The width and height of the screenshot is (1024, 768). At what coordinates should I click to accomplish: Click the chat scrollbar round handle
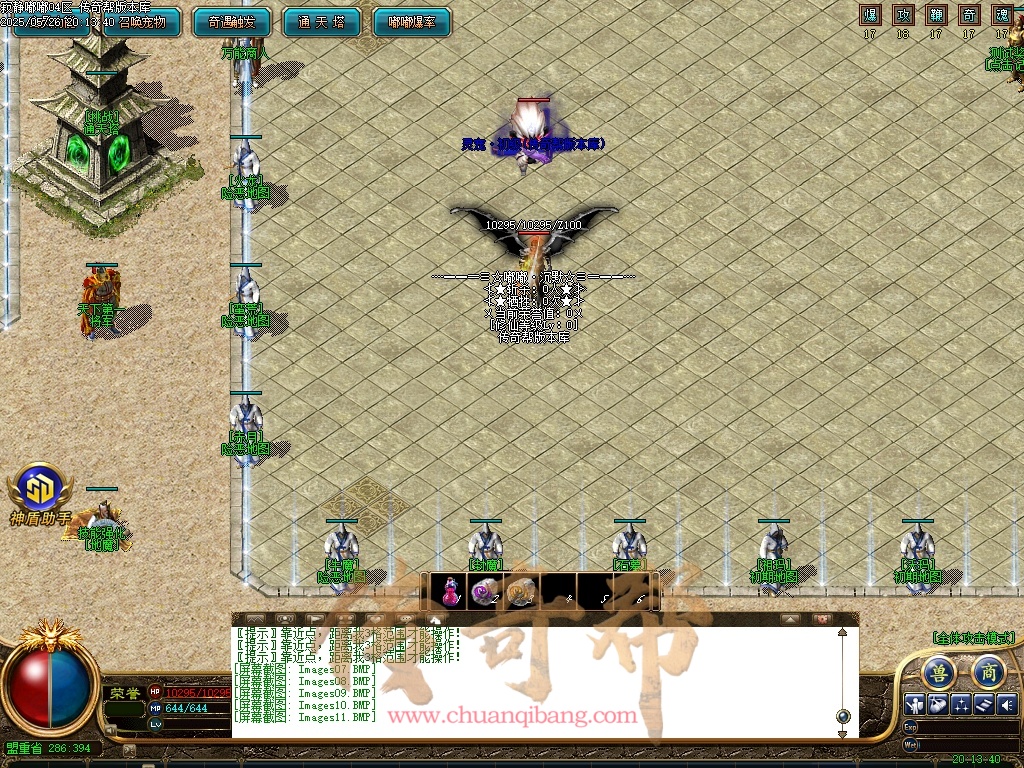843,716
